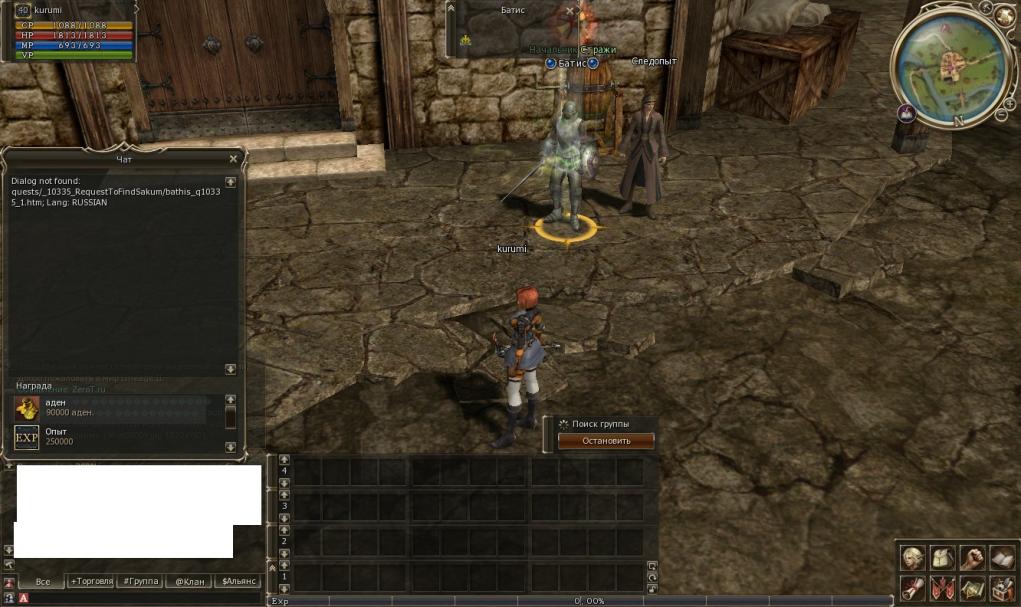Open the character status portrait icon
1021x607 pixels.
911,557
